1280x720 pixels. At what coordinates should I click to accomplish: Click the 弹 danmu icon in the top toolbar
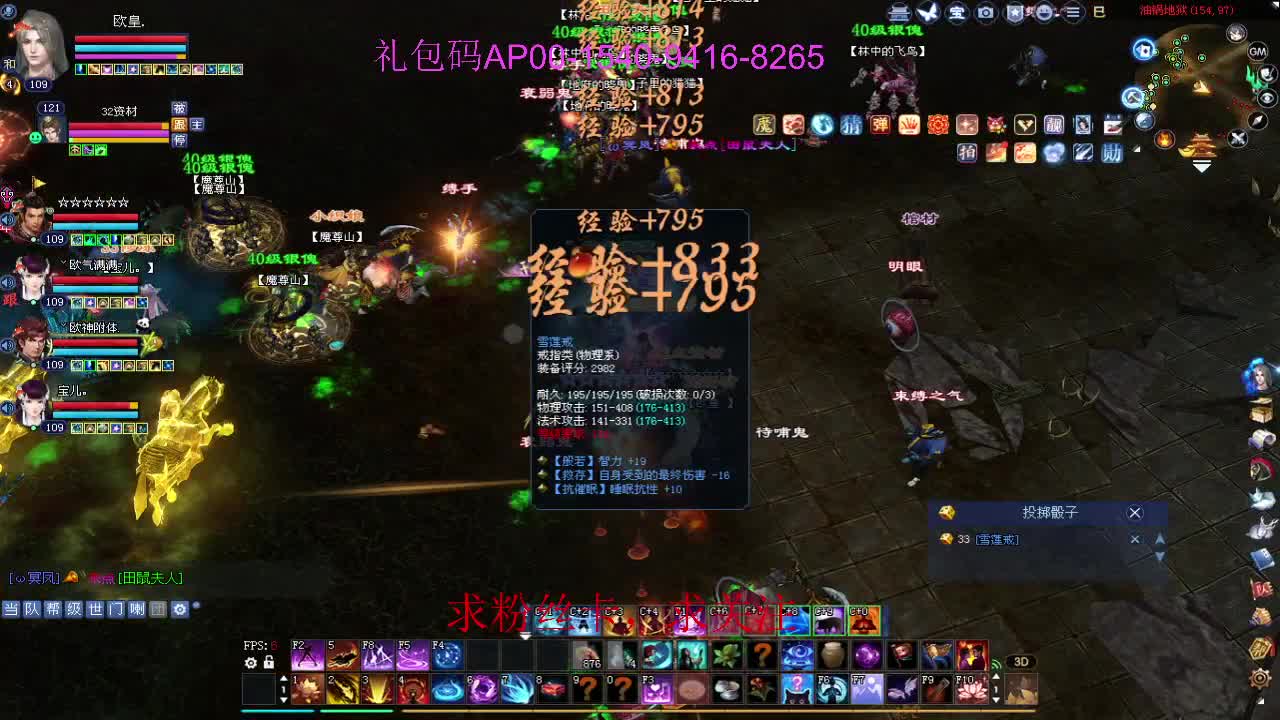click(x=880, y=124)
